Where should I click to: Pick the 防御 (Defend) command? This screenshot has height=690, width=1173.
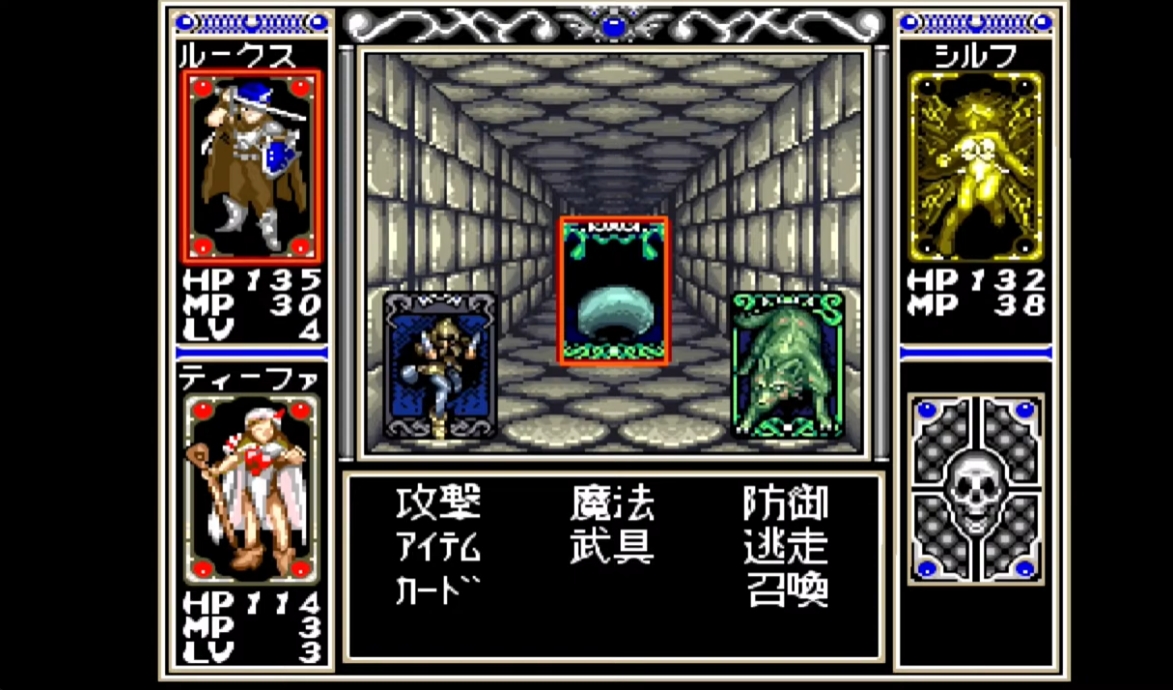click(x=786, y=503)
